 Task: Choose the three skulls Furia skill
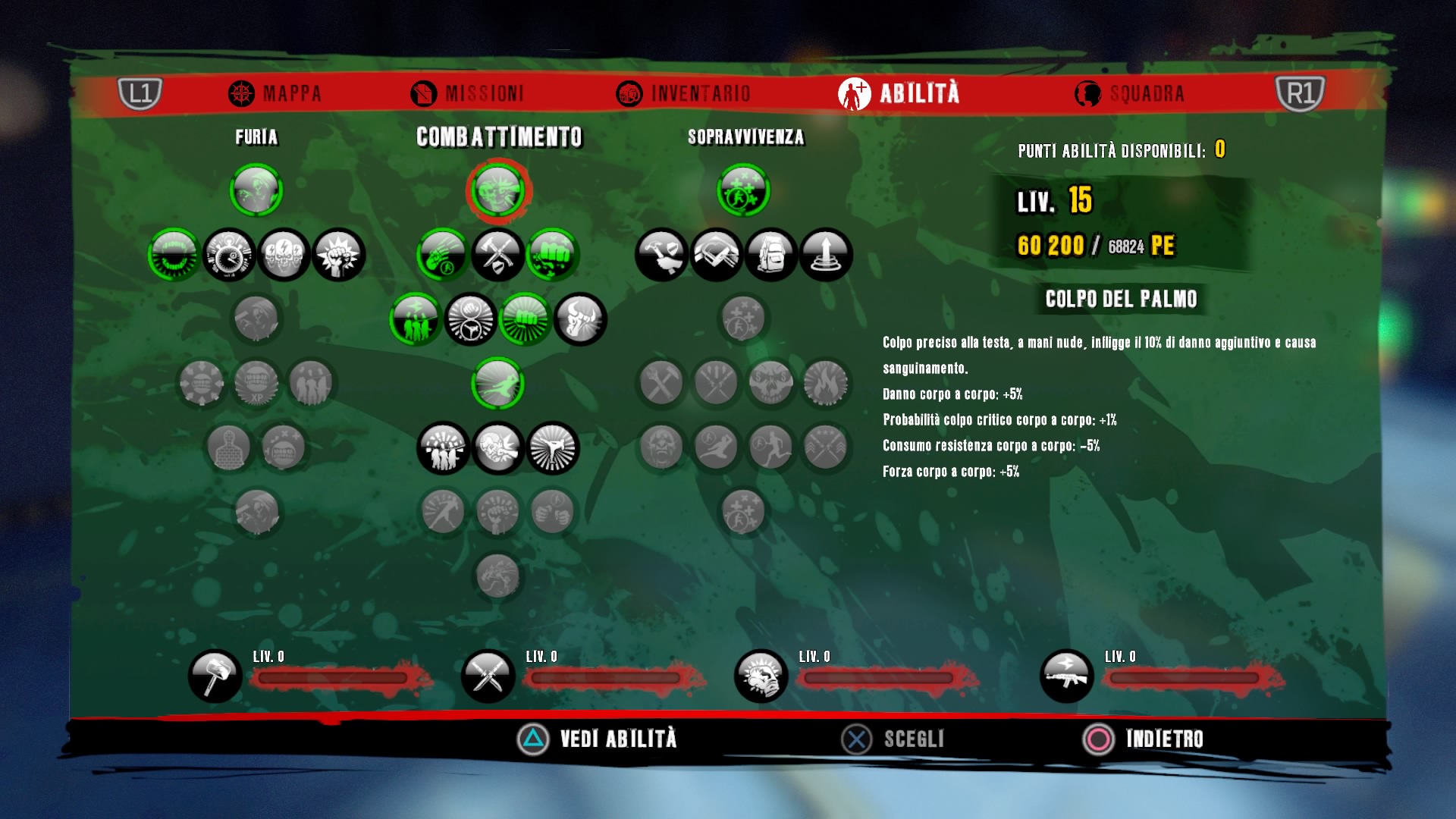pyautogui.click(x=284, y=255)
